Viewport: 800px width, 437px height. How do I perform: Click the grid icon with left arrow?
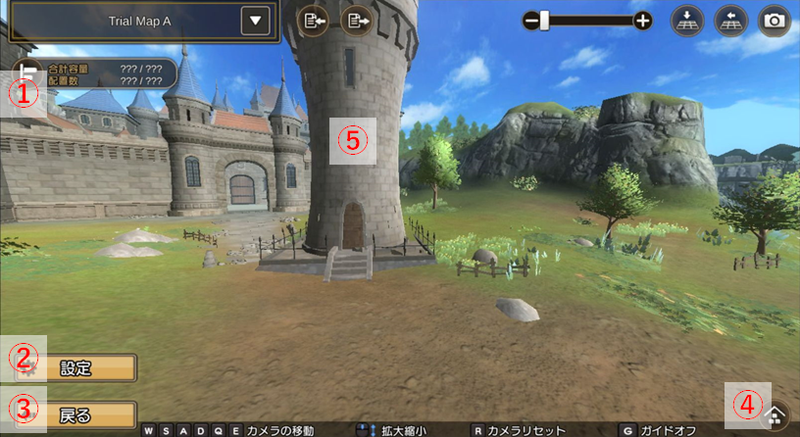tap(730, 20)
